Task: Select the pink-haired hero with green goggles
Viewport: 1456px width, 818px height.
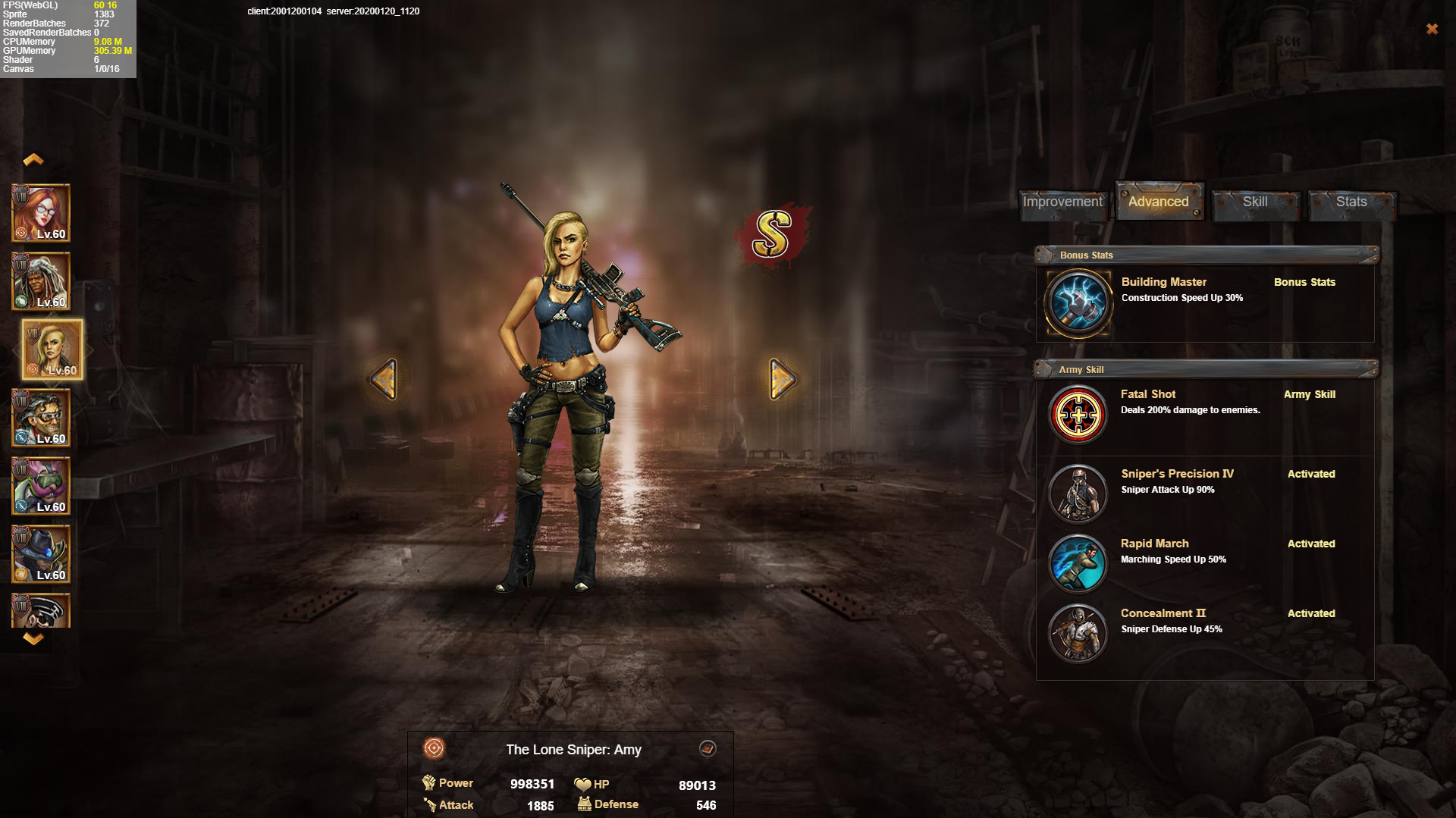Action: pos(41,487)
